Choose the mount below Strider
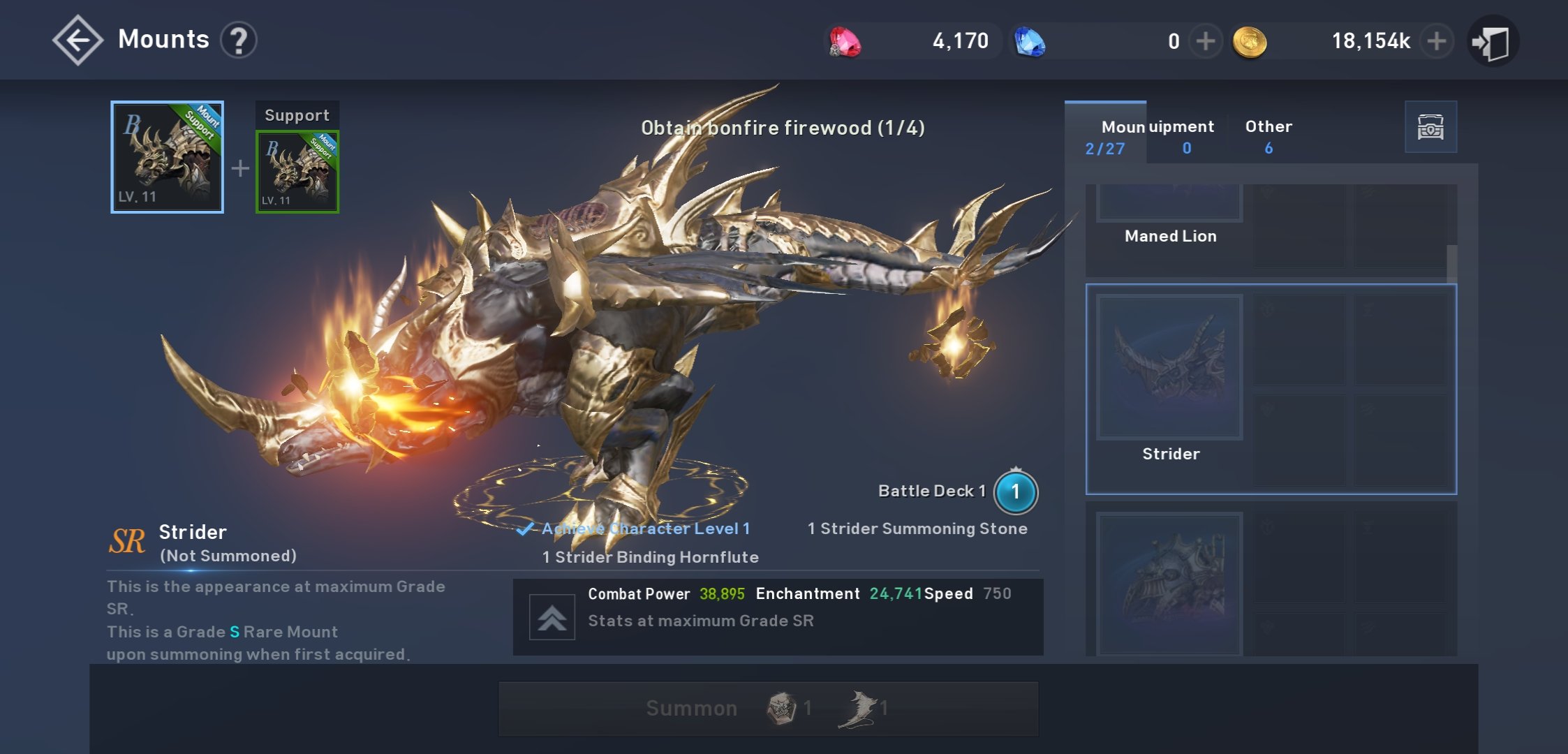 coord(1170,583)
